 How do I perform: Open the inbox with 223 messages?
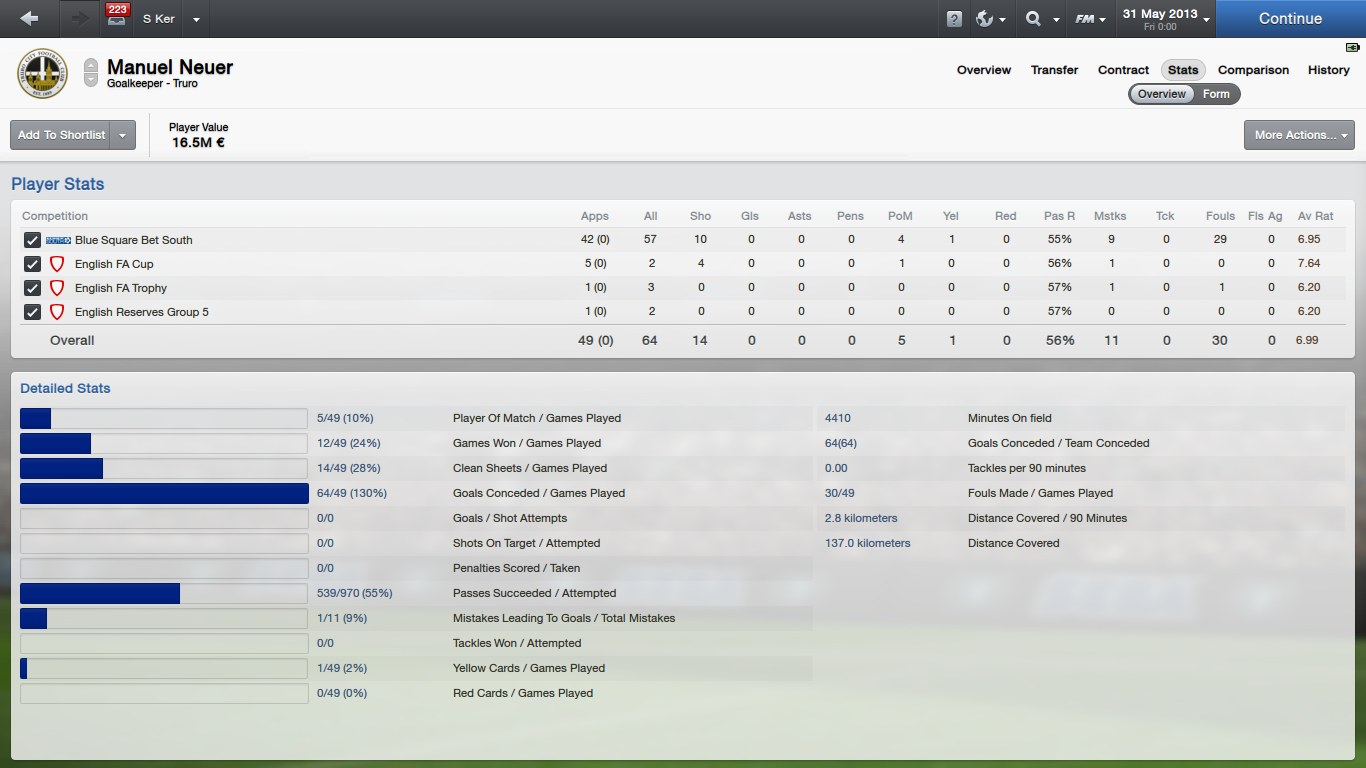116,18
